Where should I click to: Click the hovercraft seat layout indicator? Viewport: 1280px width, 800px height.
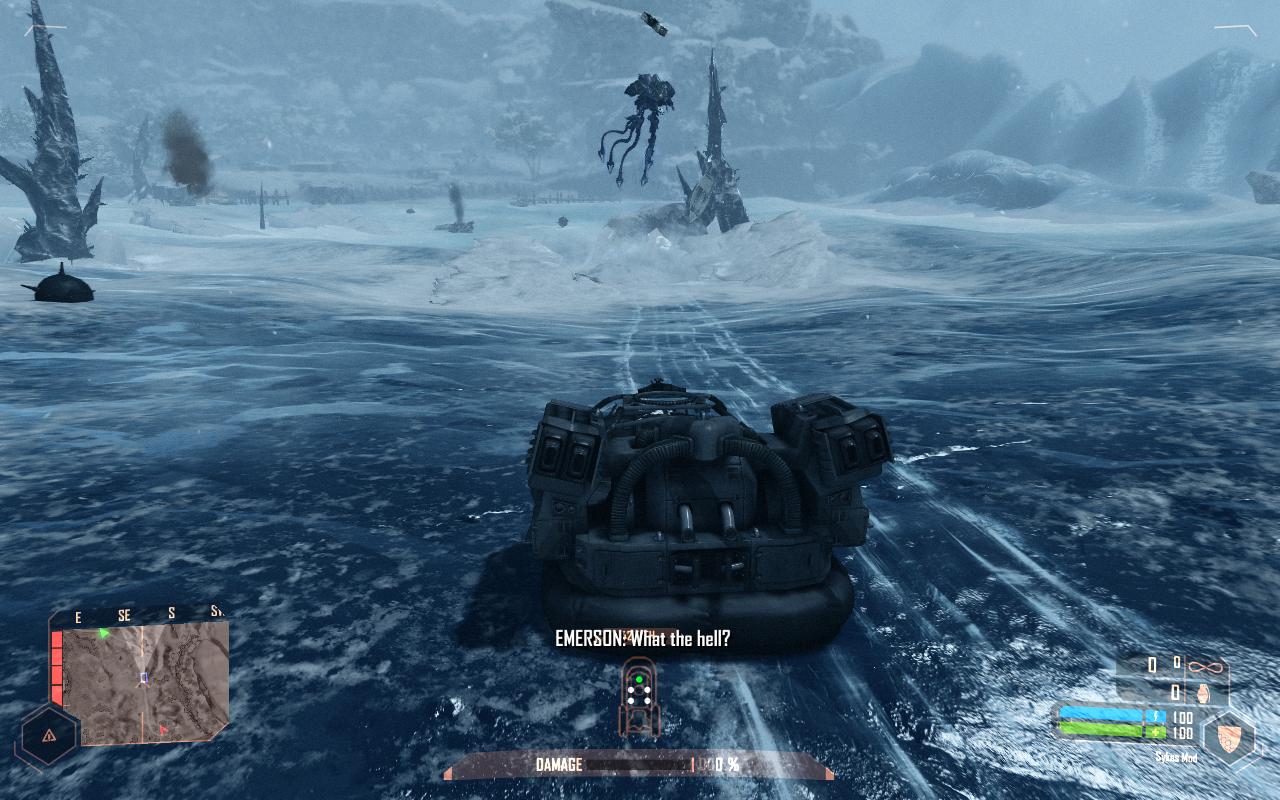(x=638, y=697)
